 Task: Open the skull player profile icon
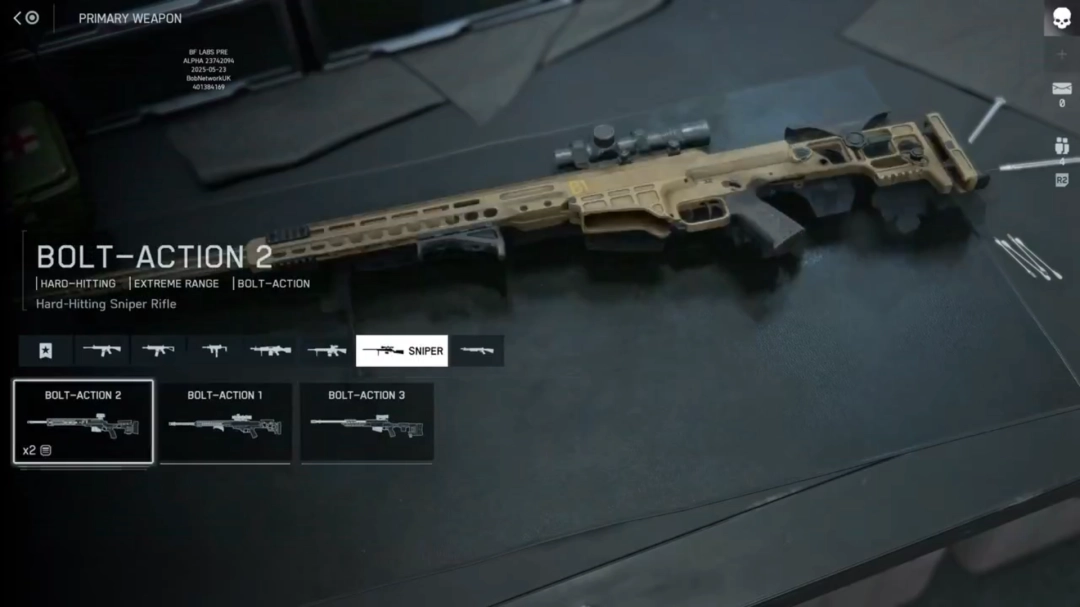(x=1061, y=19)
